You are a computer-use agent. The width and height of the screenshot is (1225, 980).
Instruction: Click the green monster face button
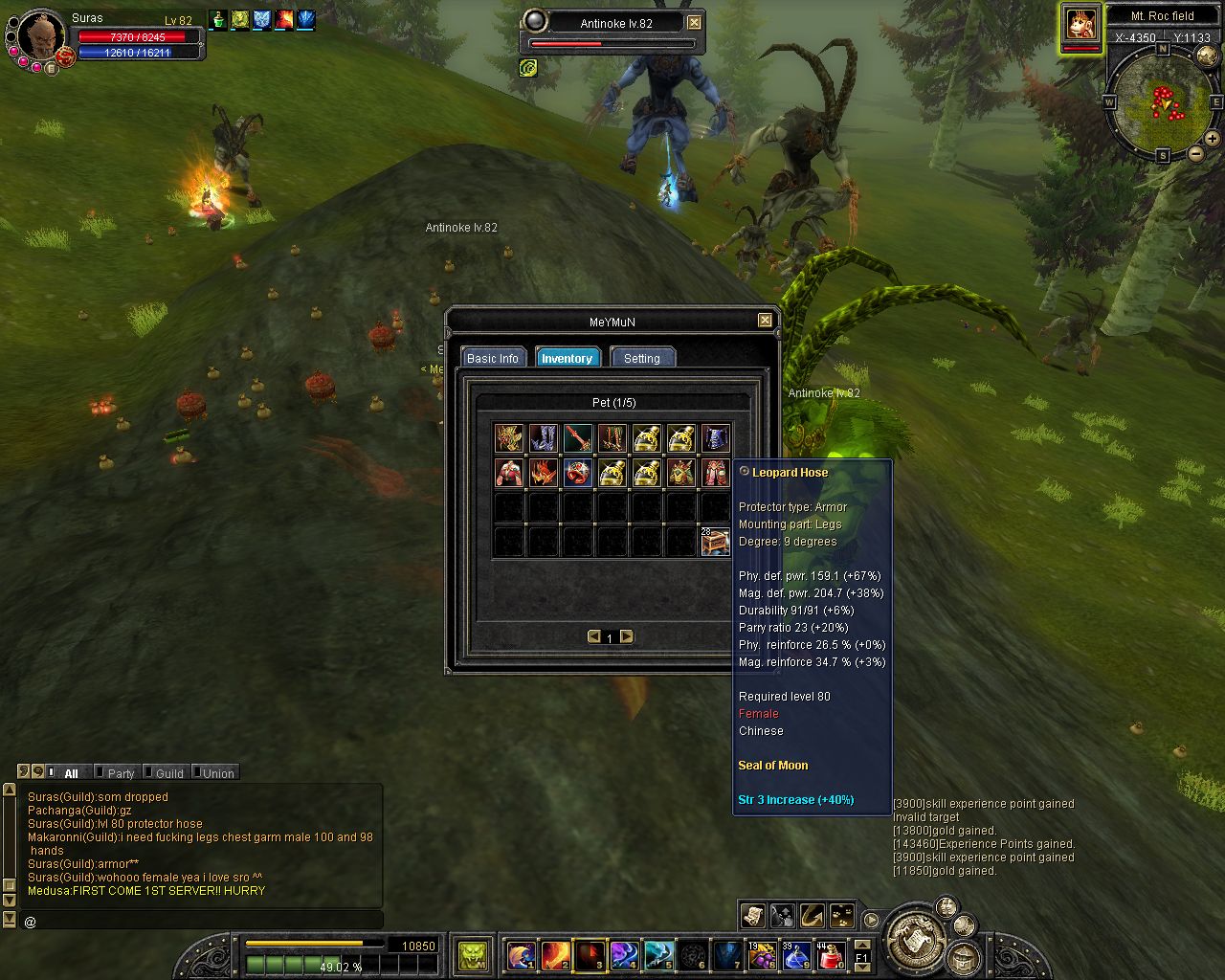(x=472, y=954)
